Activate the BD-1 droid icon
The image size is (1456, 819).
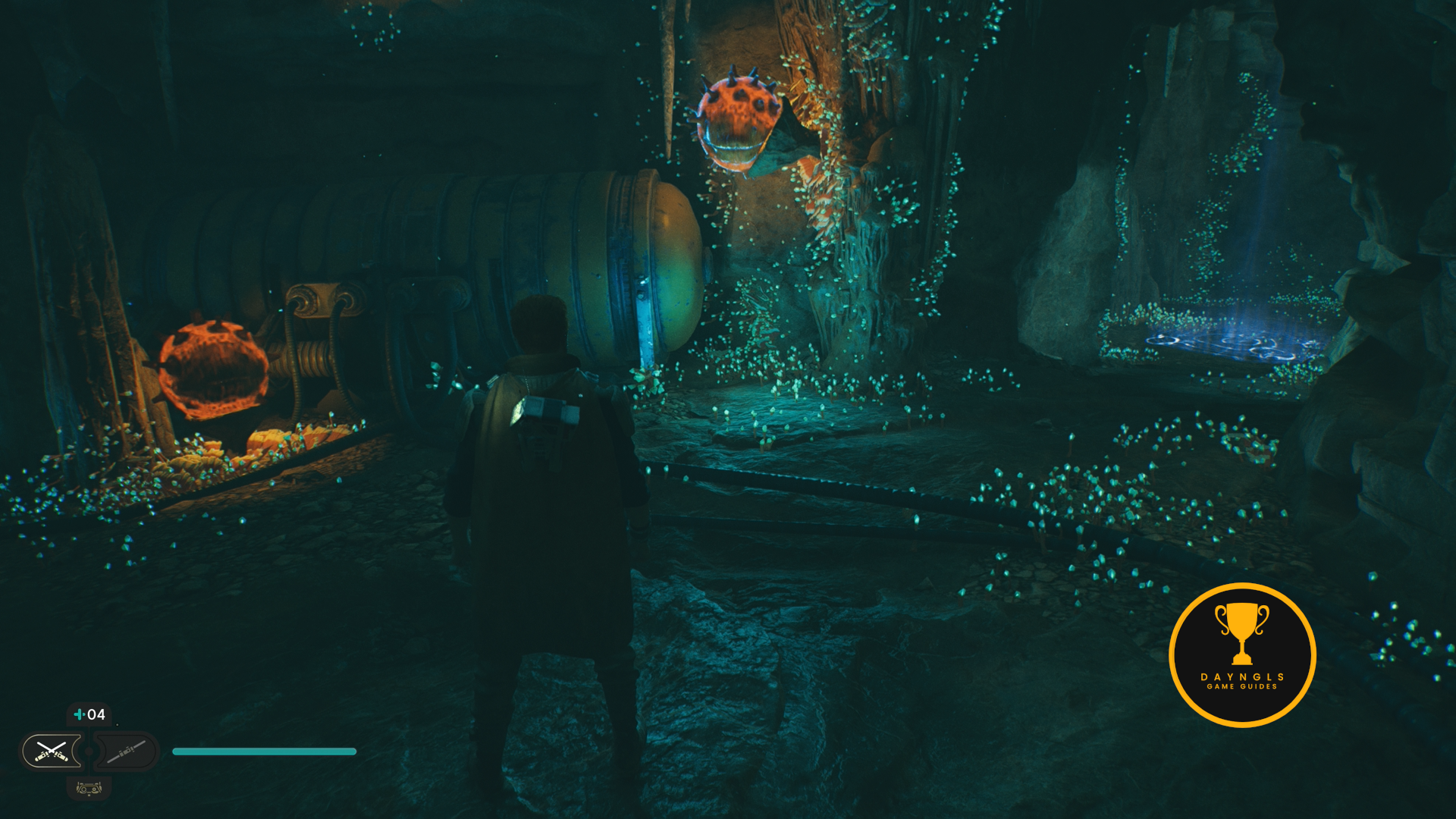89,789
